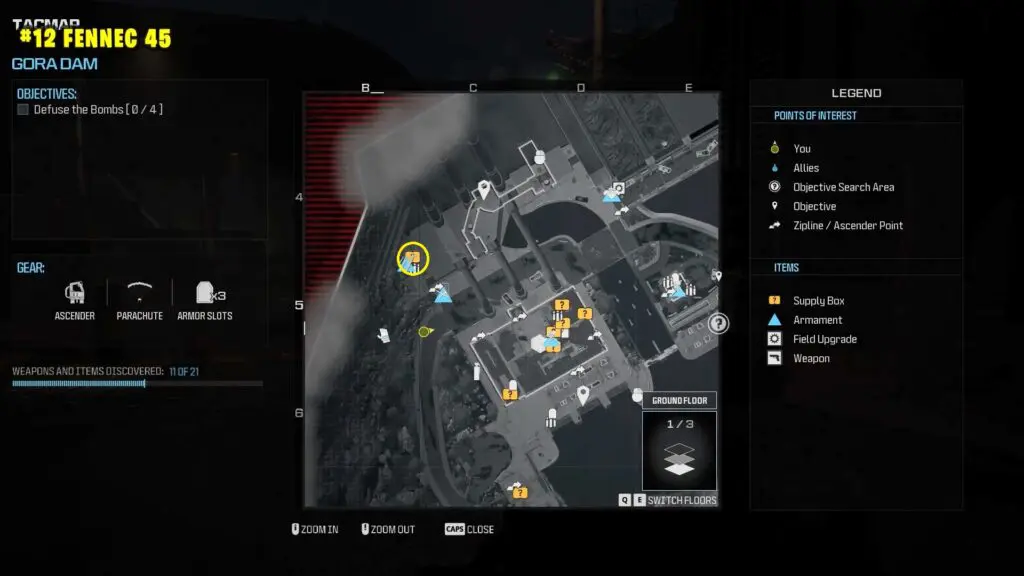
Task: Select the Field Upgrade legend entry
Action: click(824, 339)
